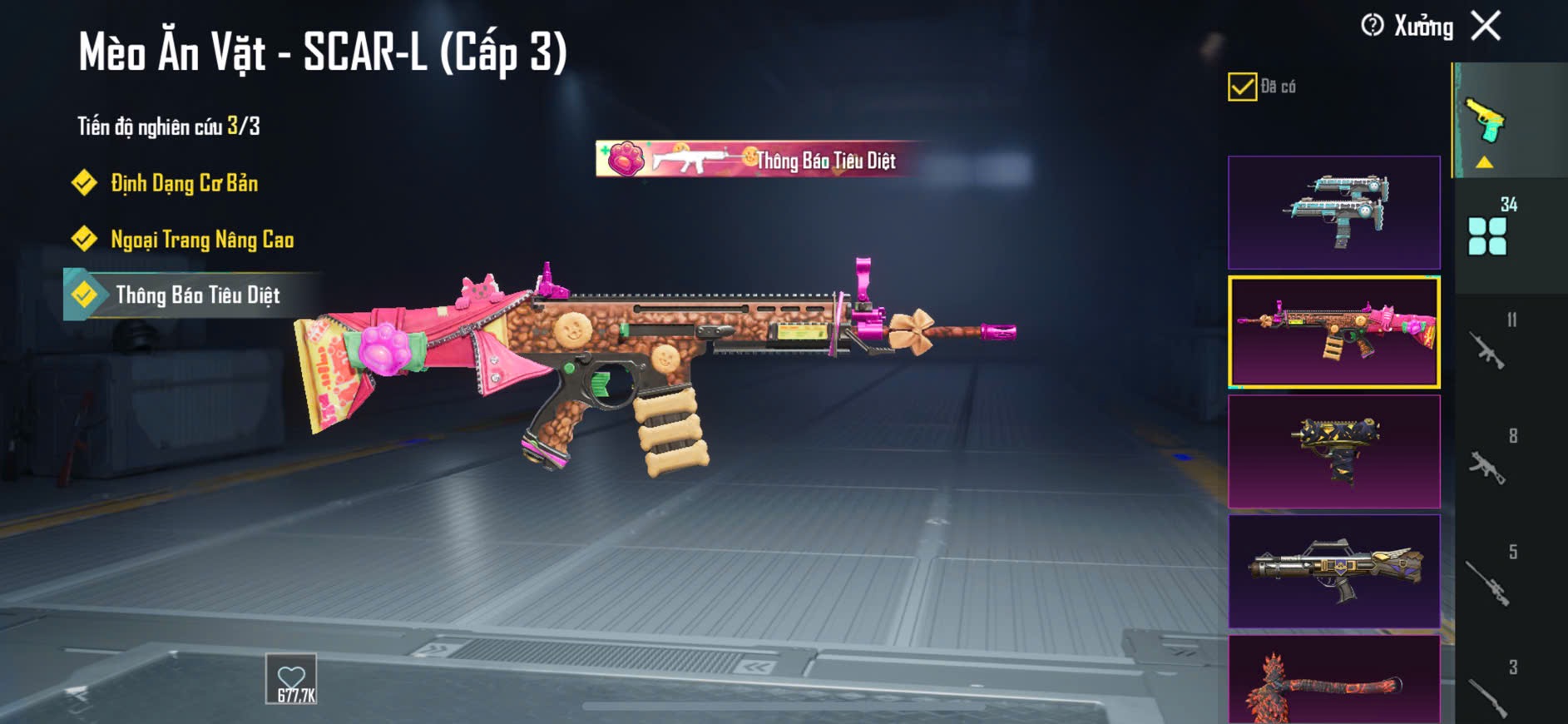This screenshot has height=724, width=1568.
Task: Toggle the Đã có owned filter checkbox
Action: coord(1242,87)
